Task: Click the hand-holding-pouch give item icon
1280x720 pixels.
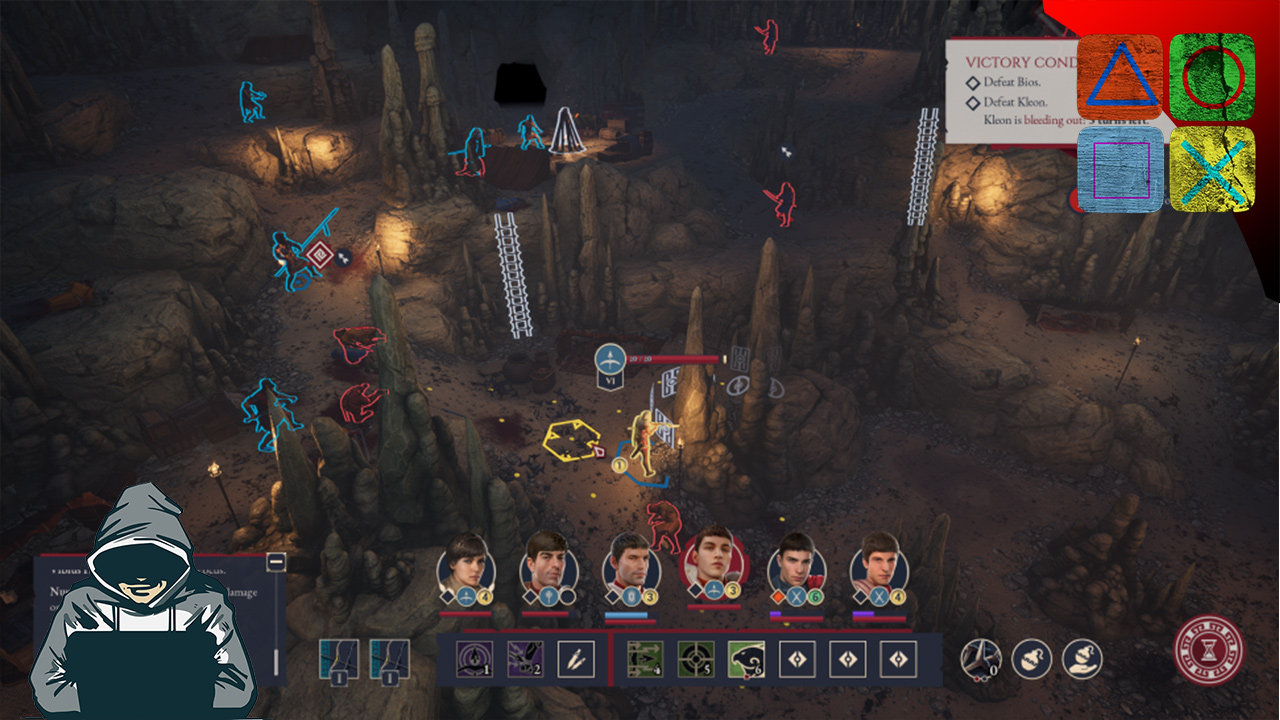Action: coord(1082,659)
